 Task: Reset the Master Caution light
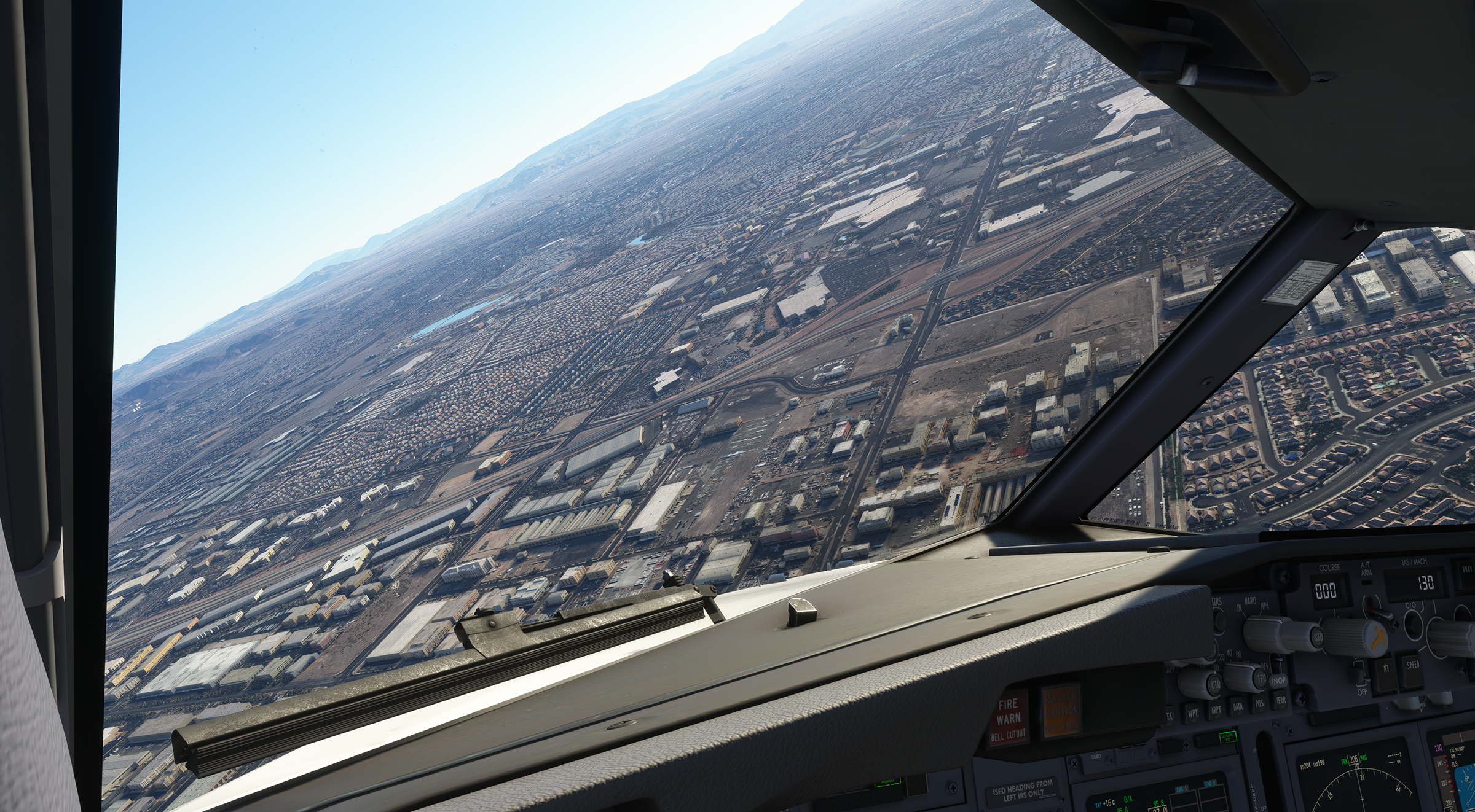point(1060,711)
